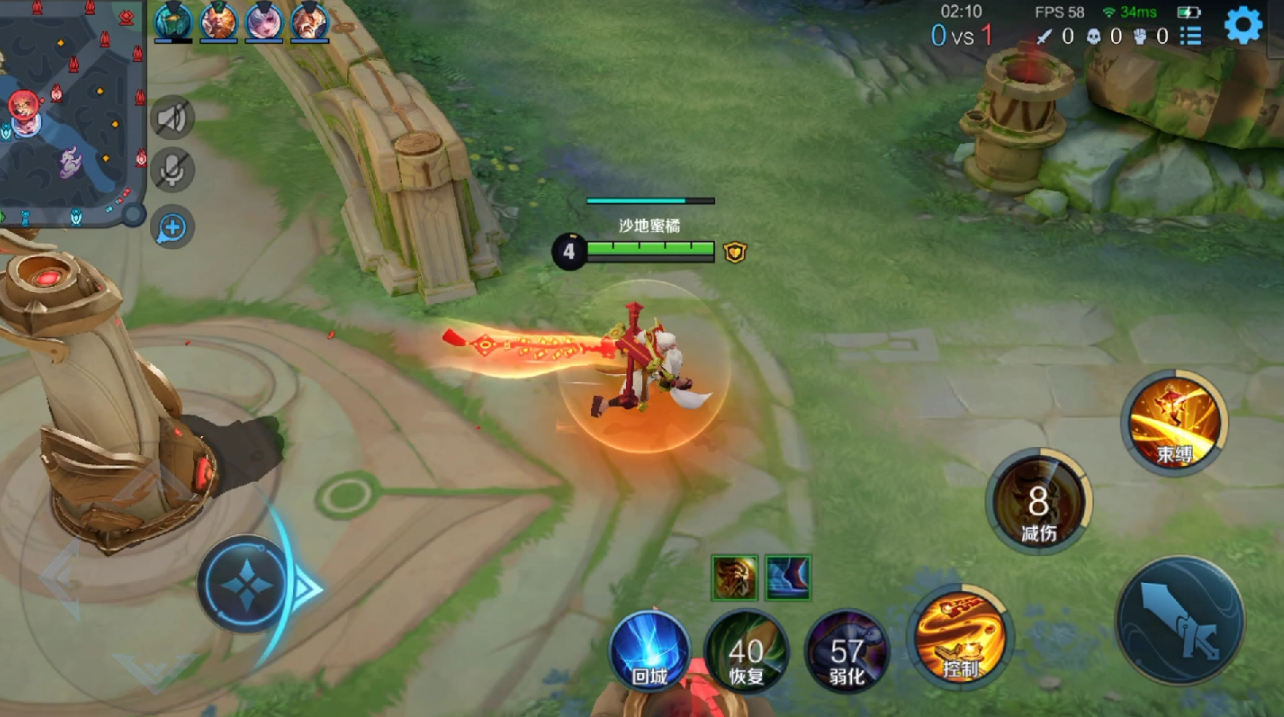
Task: Cast the 弱化 weaken spell
Action: click(846, 652)
